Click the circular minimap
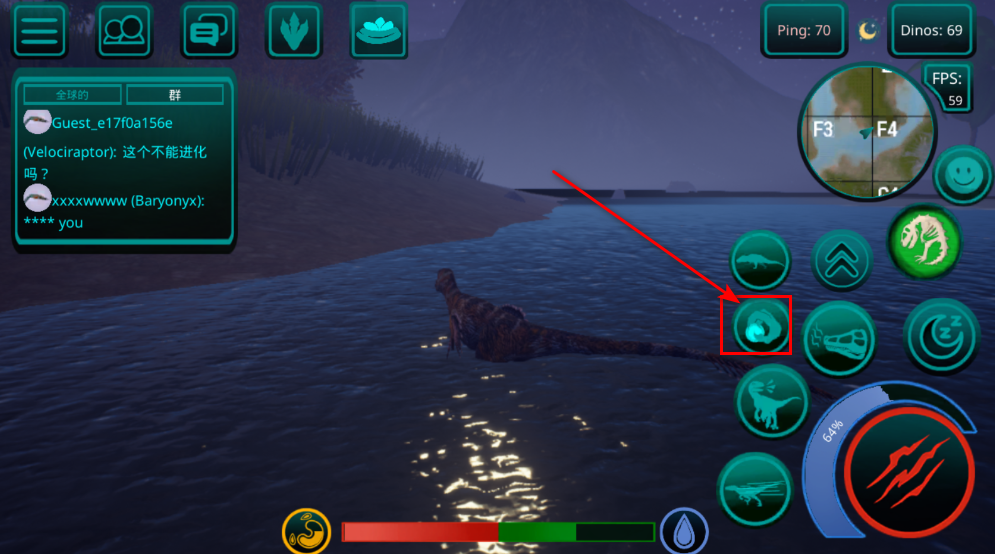Image resolution: width=995 pixels, height=554 pixels. click(x=866, y=131)
